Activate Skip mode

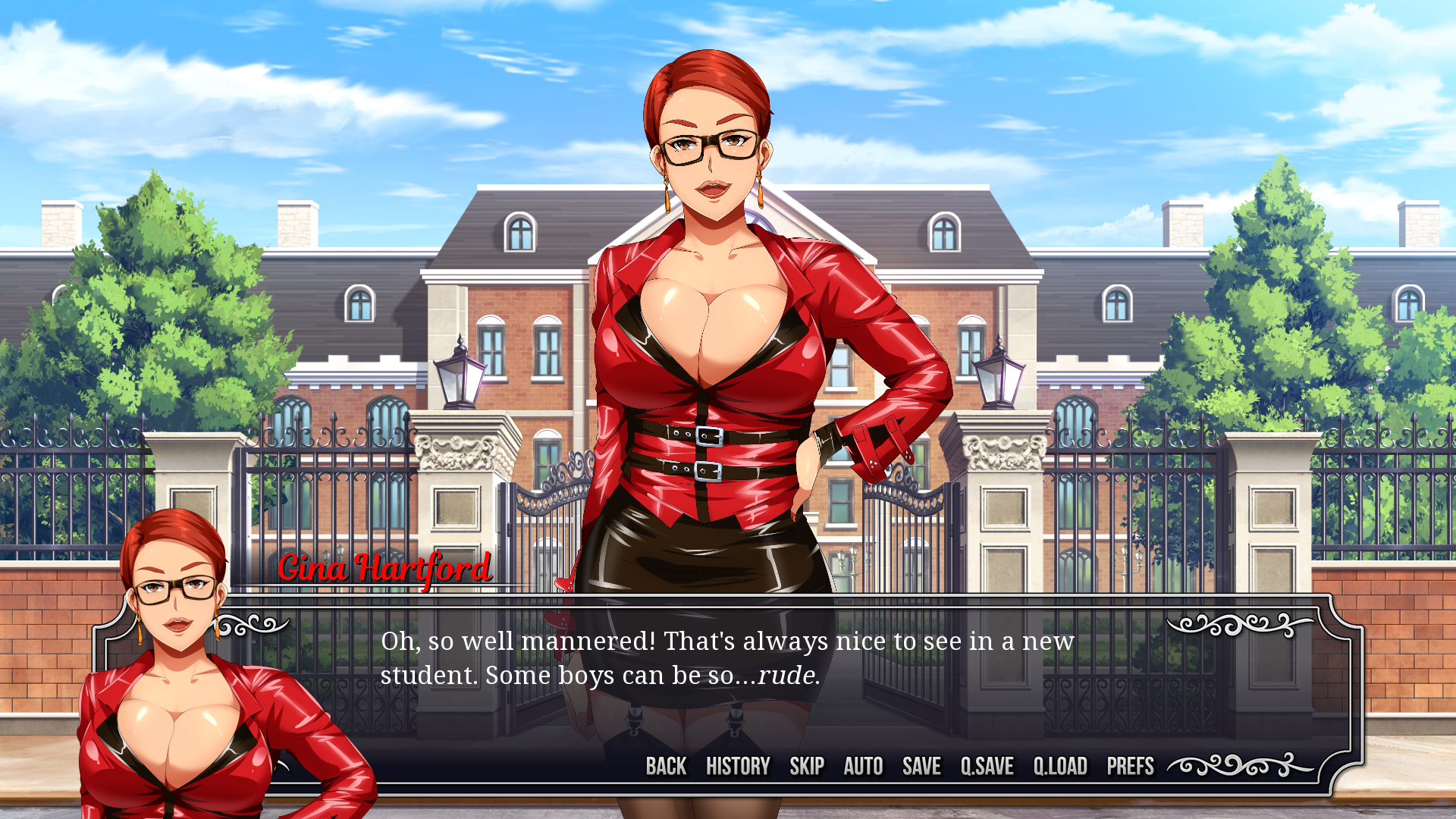(x=807, y=766)
